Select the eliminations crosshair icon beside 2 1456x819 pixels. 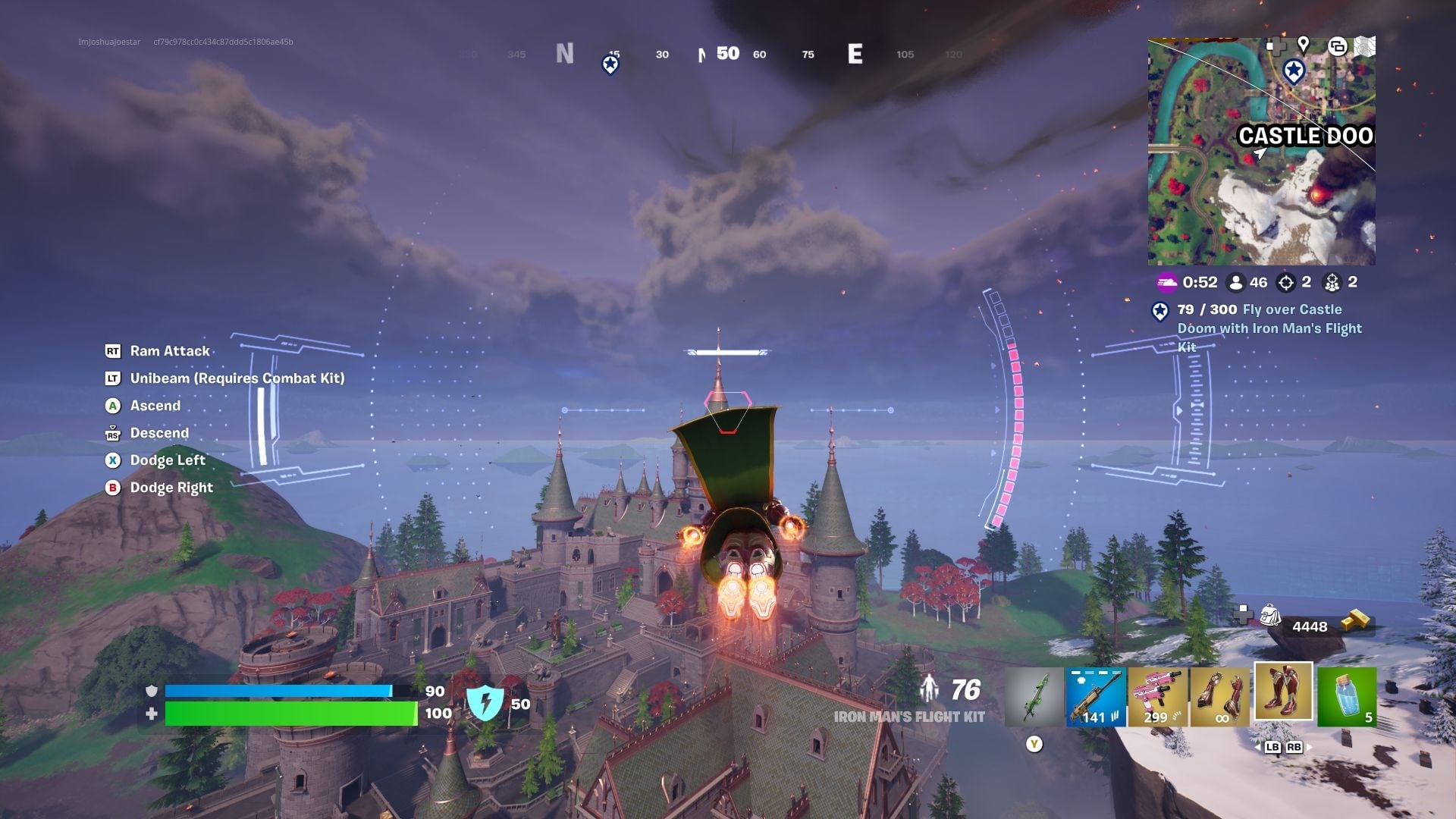(1287, 283)
